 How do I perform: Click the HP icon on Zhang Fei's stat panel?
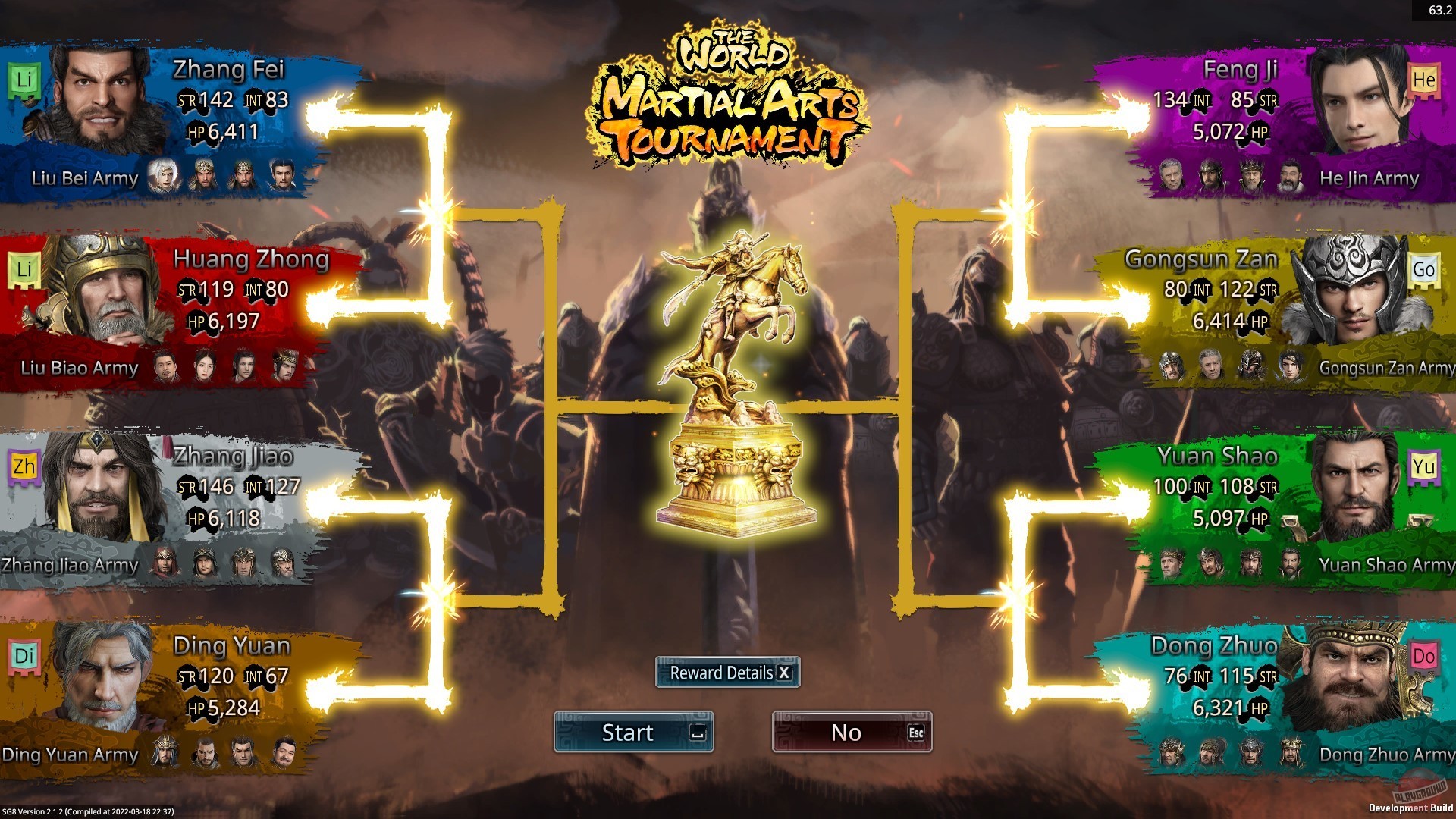point(197,132)
